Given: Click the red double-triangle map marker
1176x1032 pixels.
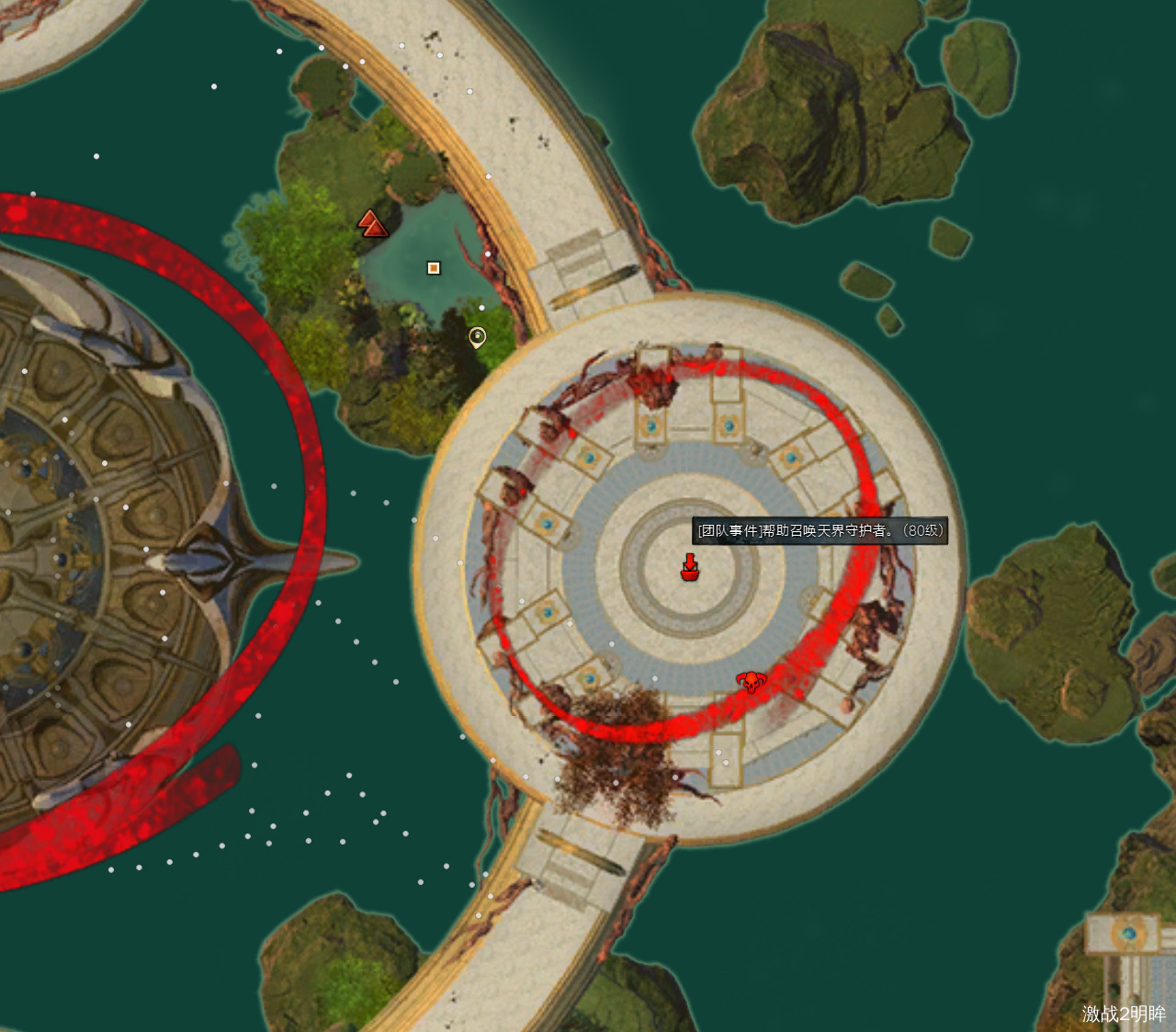Looking at the screenshot, I should point(372,223).
